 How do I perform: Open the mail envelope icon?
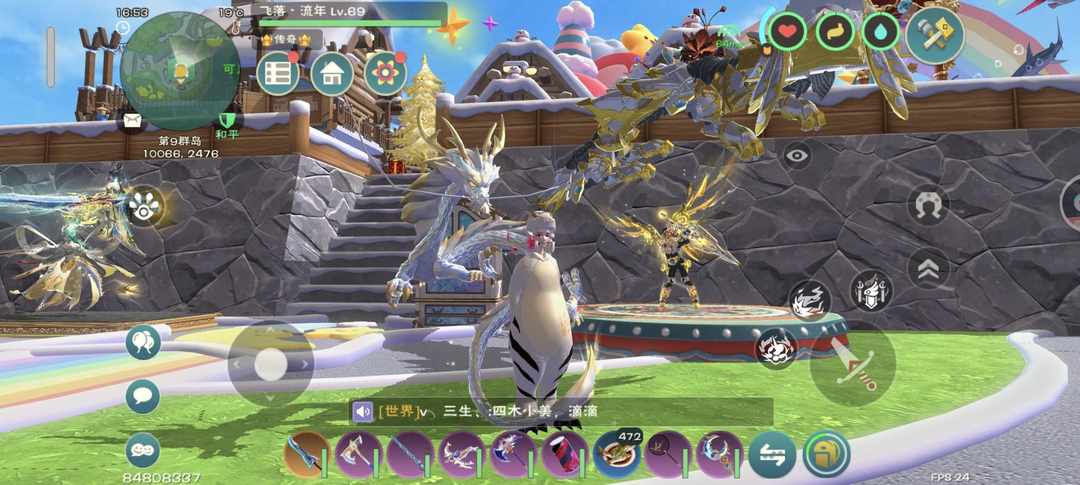pos(132,122)
